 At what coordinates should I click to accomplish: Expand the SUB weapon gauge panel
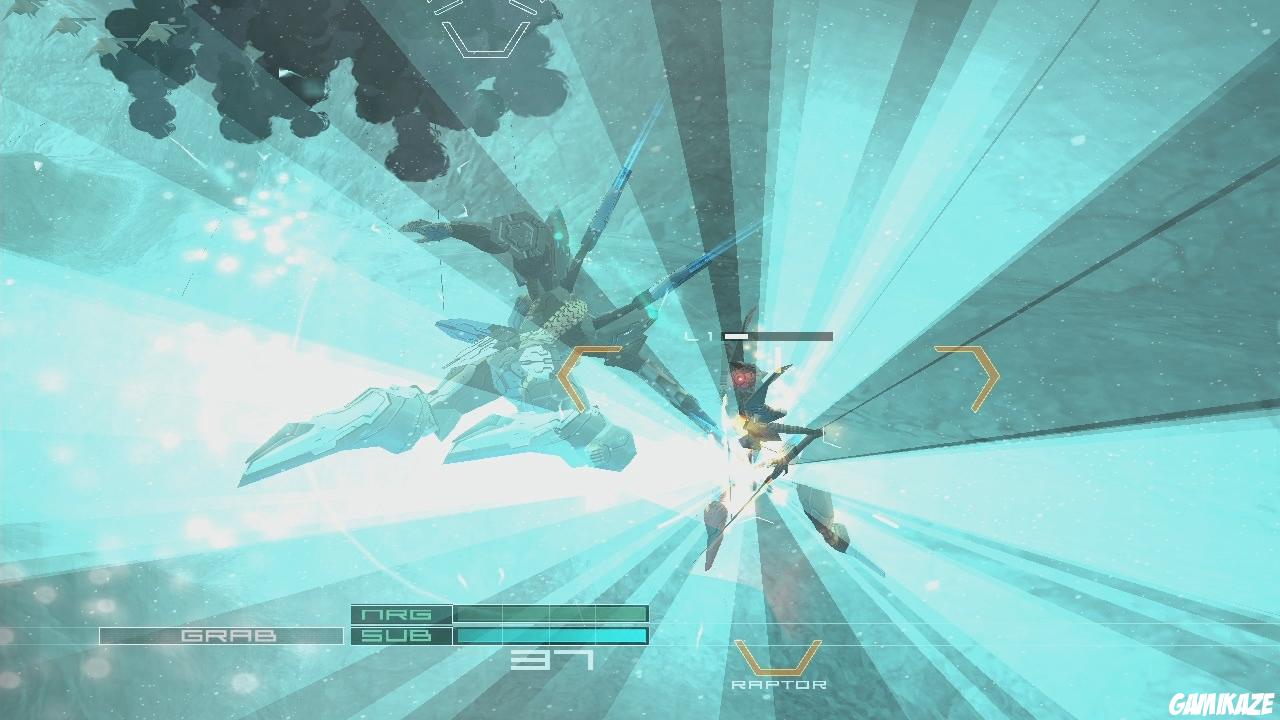click(x=548, y=633)
